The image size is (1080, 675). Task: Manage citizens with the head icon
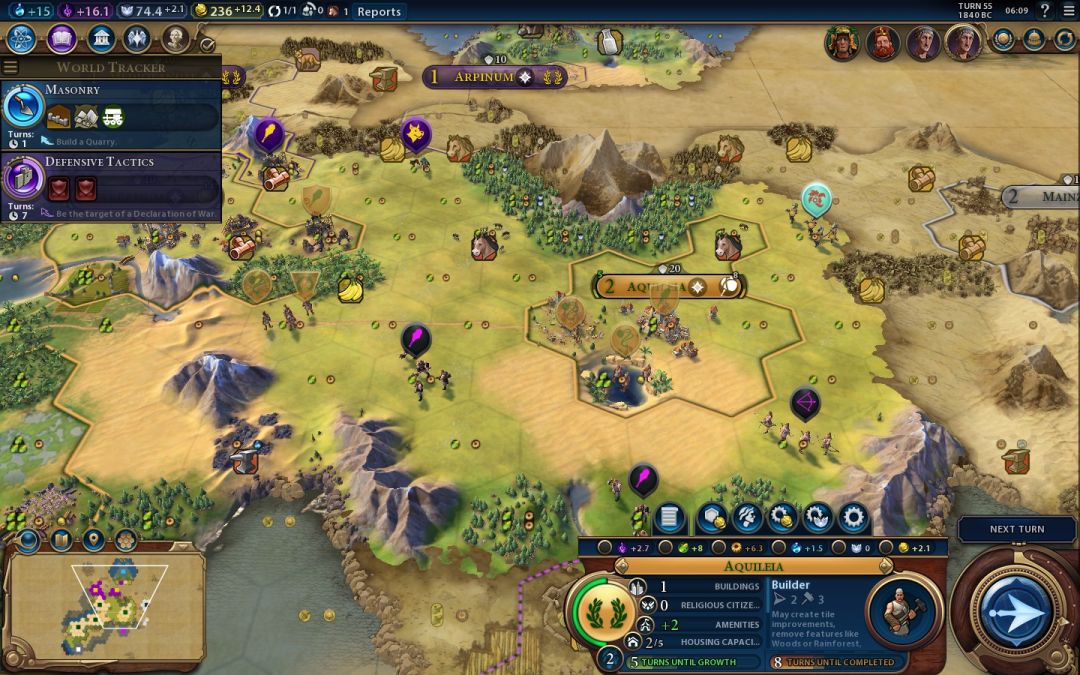[x=745, y=517]
